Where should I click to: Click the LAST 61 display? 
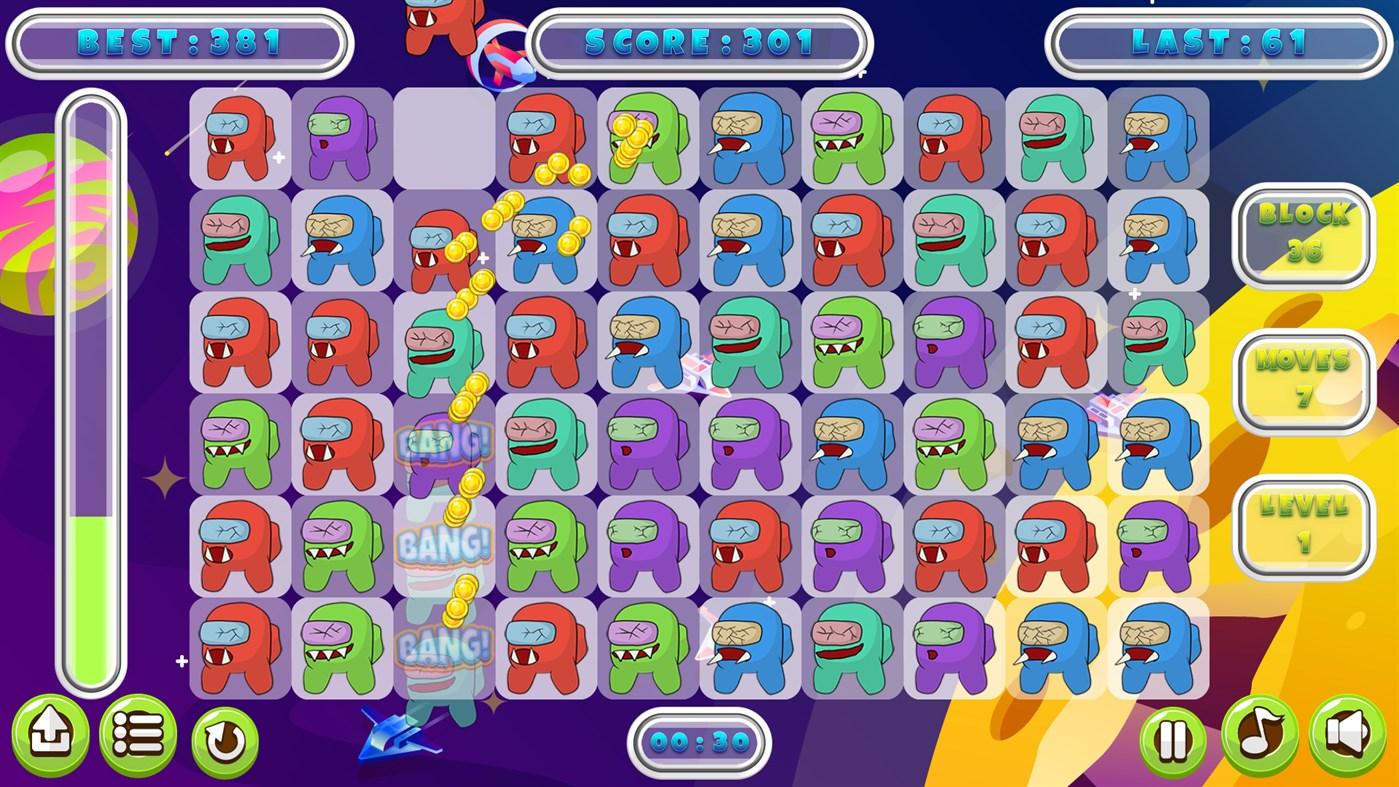pyautogui.click(x=1218, y=43)
